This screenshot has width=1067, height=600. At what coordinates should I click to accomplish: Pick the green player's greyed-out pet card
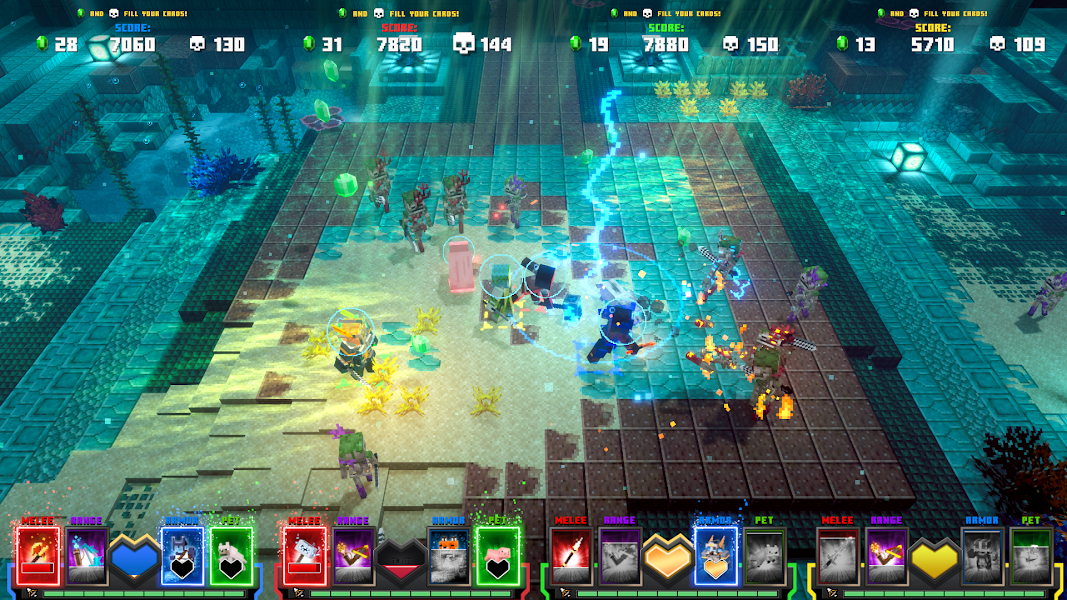click(765, 556)
